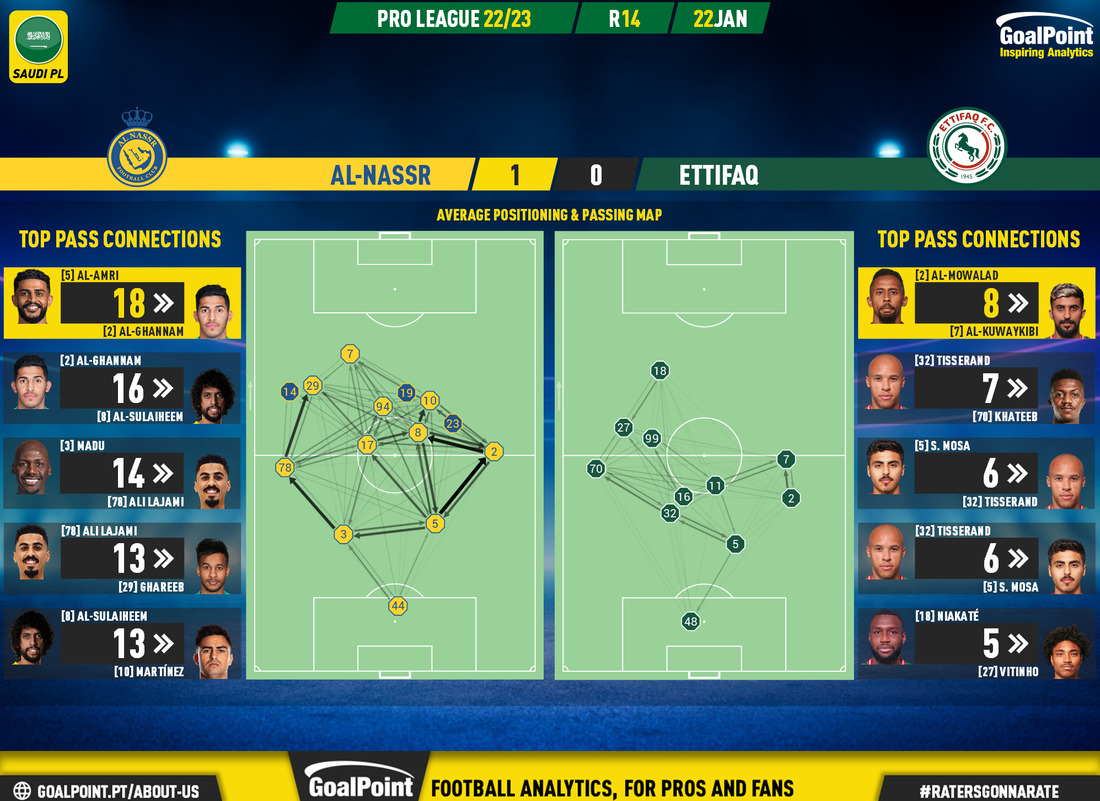1100x801 pixels.
Task: Choose the Al-Ghannam to Al-Sulaiheem connection row
Action: click(122, 388)
